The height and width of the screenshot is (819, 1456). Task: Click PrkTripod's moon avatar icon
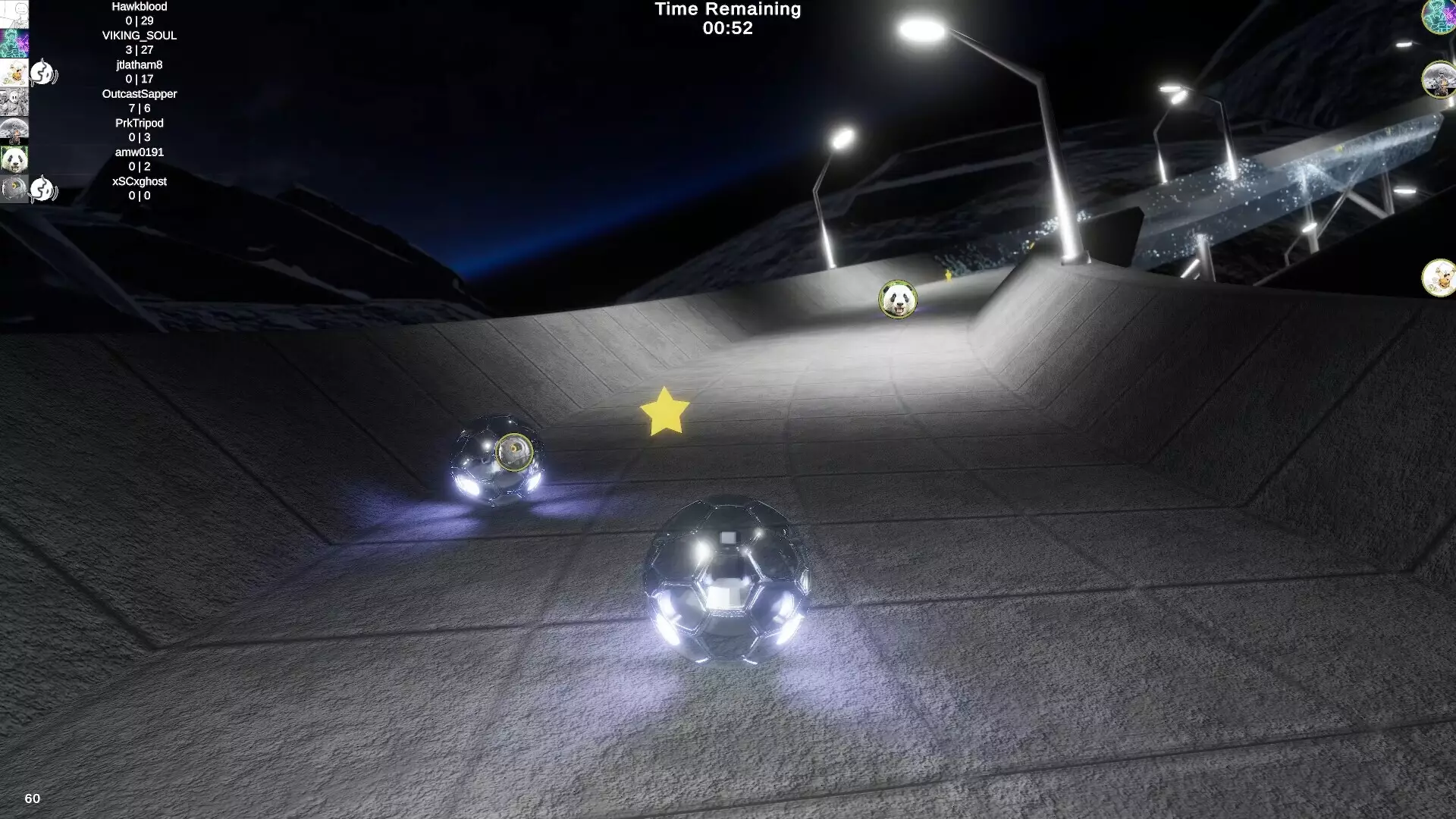click(14, 129)
